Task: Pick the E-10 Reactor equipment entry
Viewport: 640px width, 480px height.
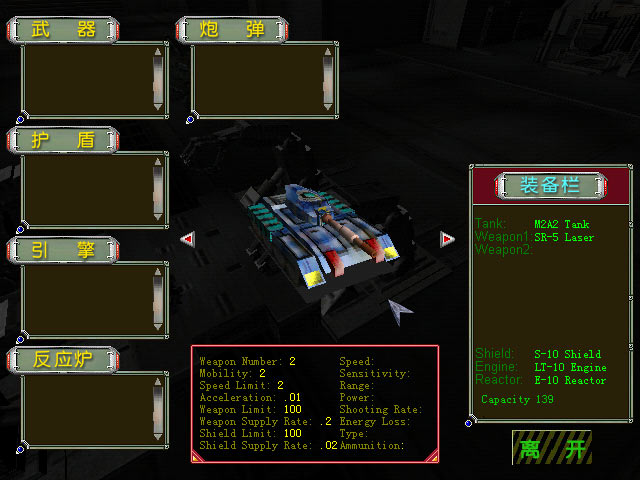Action: click(x=570, y=380)
